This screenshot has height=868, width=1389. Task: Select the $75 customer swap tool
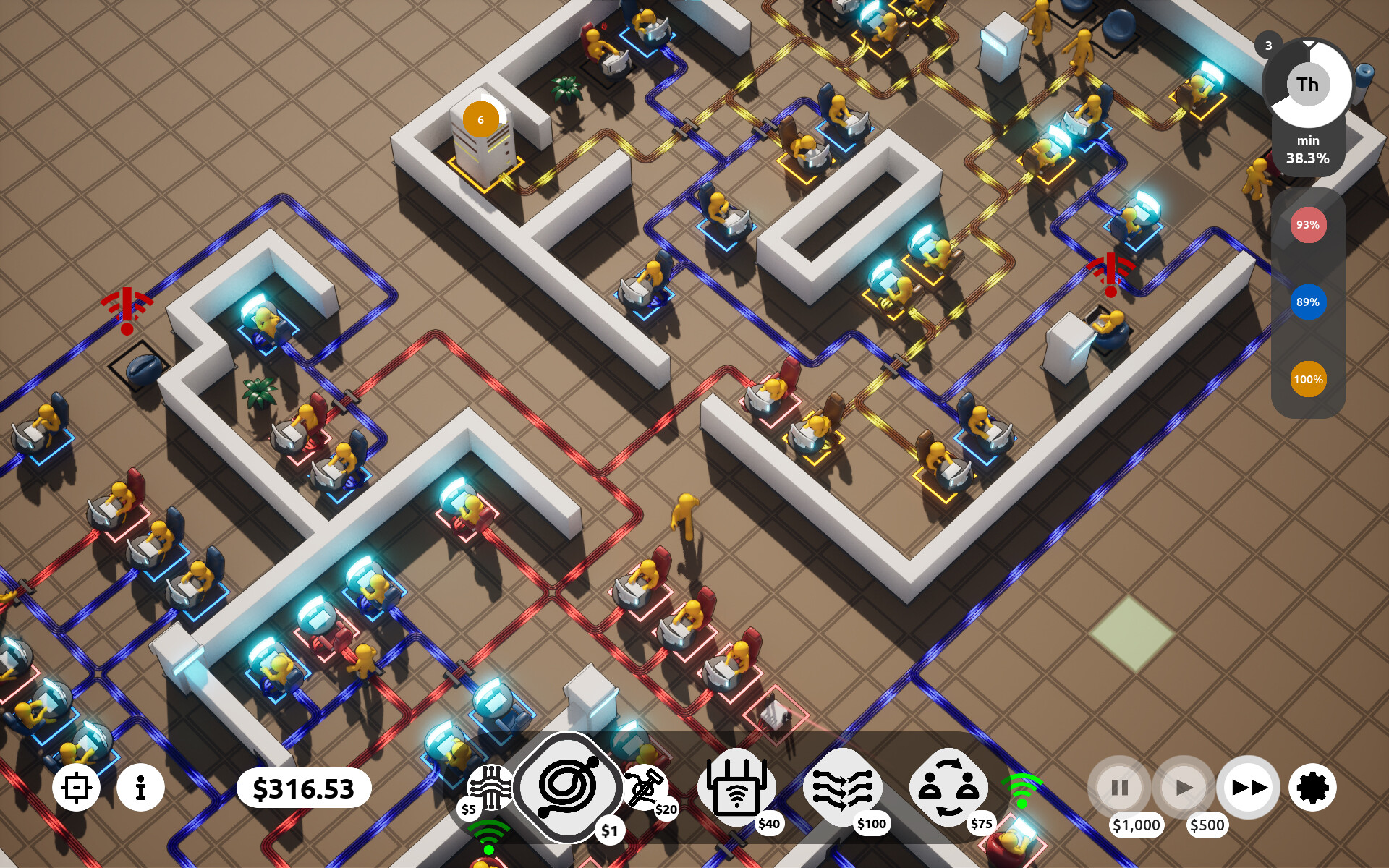click(x=948, y=786)
